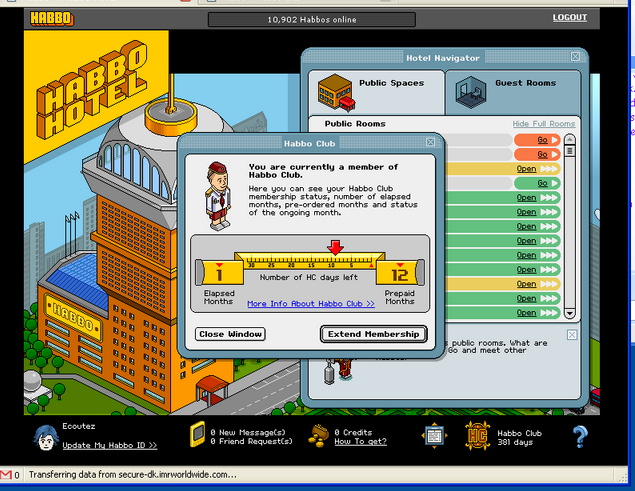Select the Ecoutez avatar face icon

(x=44, y=437)
